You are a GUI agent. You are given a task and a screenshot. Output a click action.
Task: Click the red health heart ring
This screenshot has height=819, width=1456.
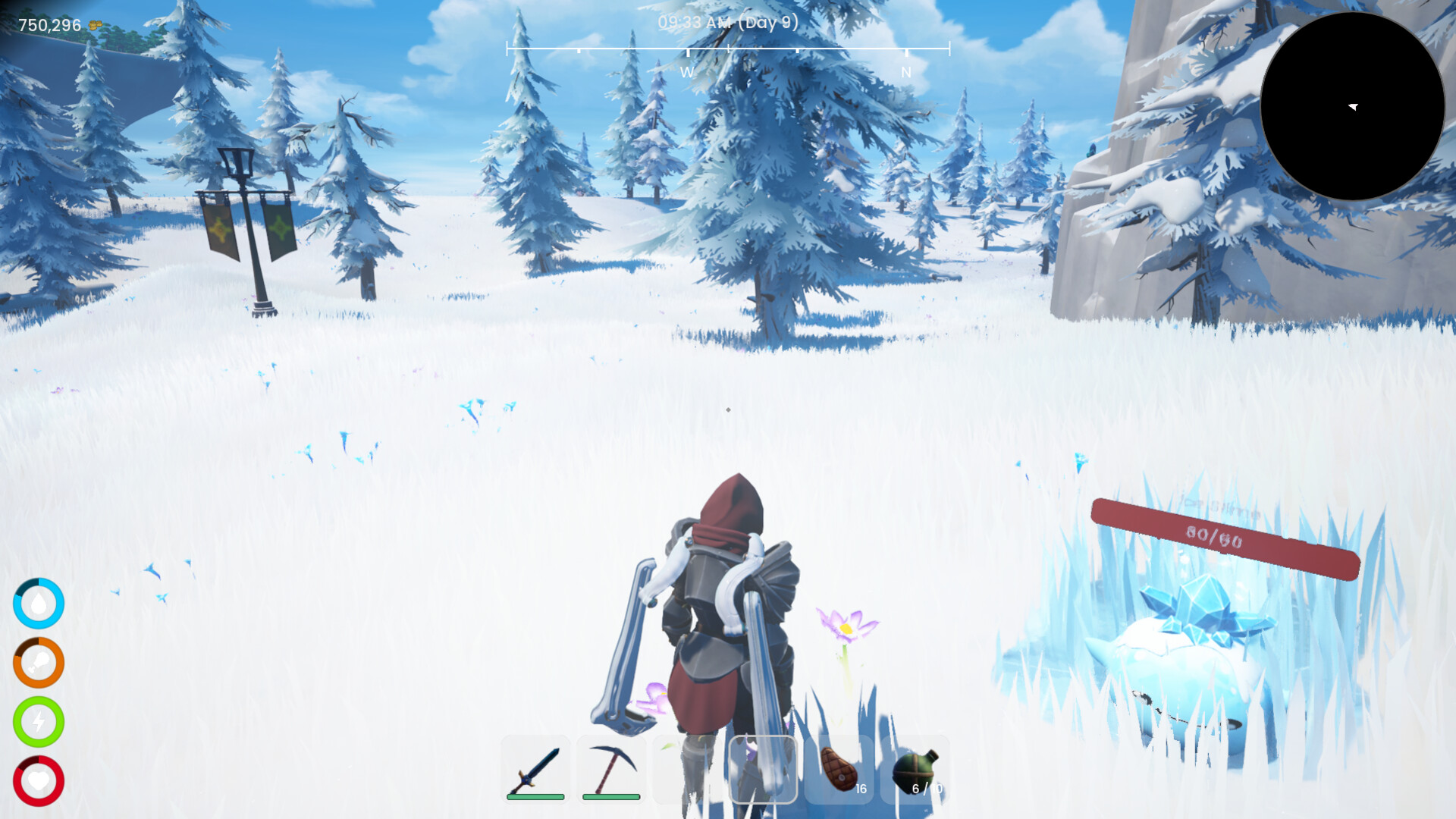point(39,779)
